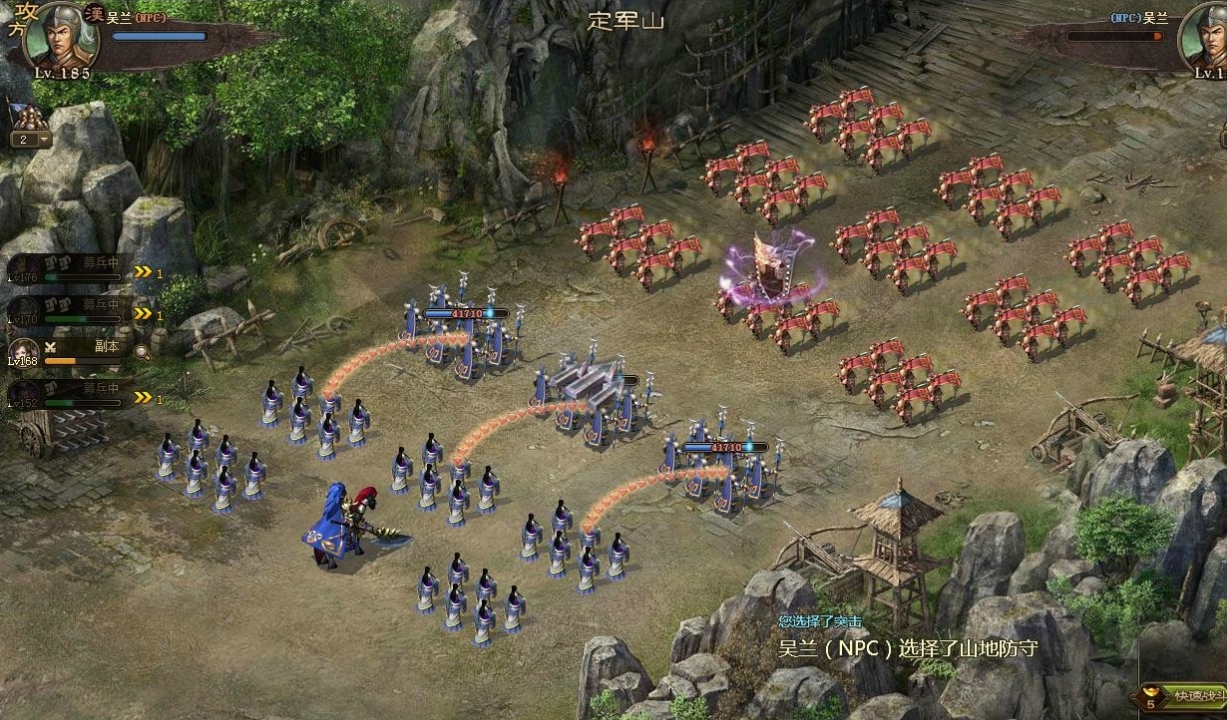Select the Lv170 general row

[x=70, y=312]
